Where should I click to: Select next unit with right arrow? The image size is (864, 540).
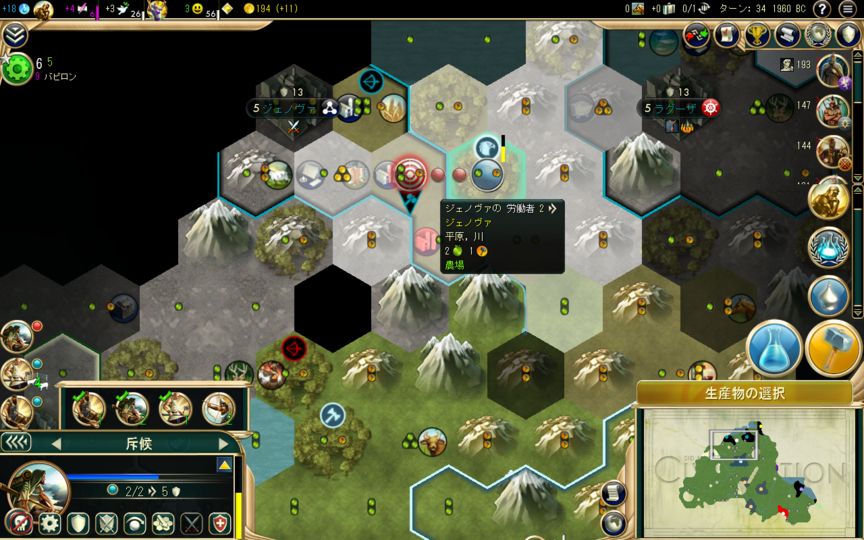(223, 443)
